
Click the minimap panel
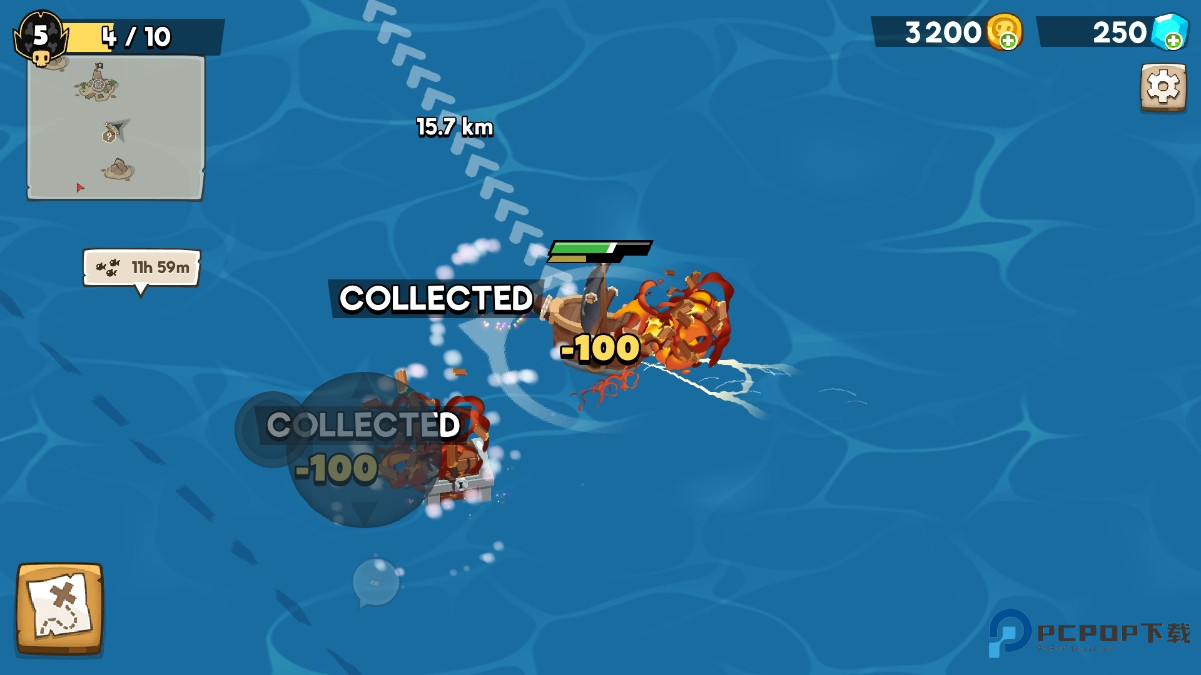tap(116, 127)
